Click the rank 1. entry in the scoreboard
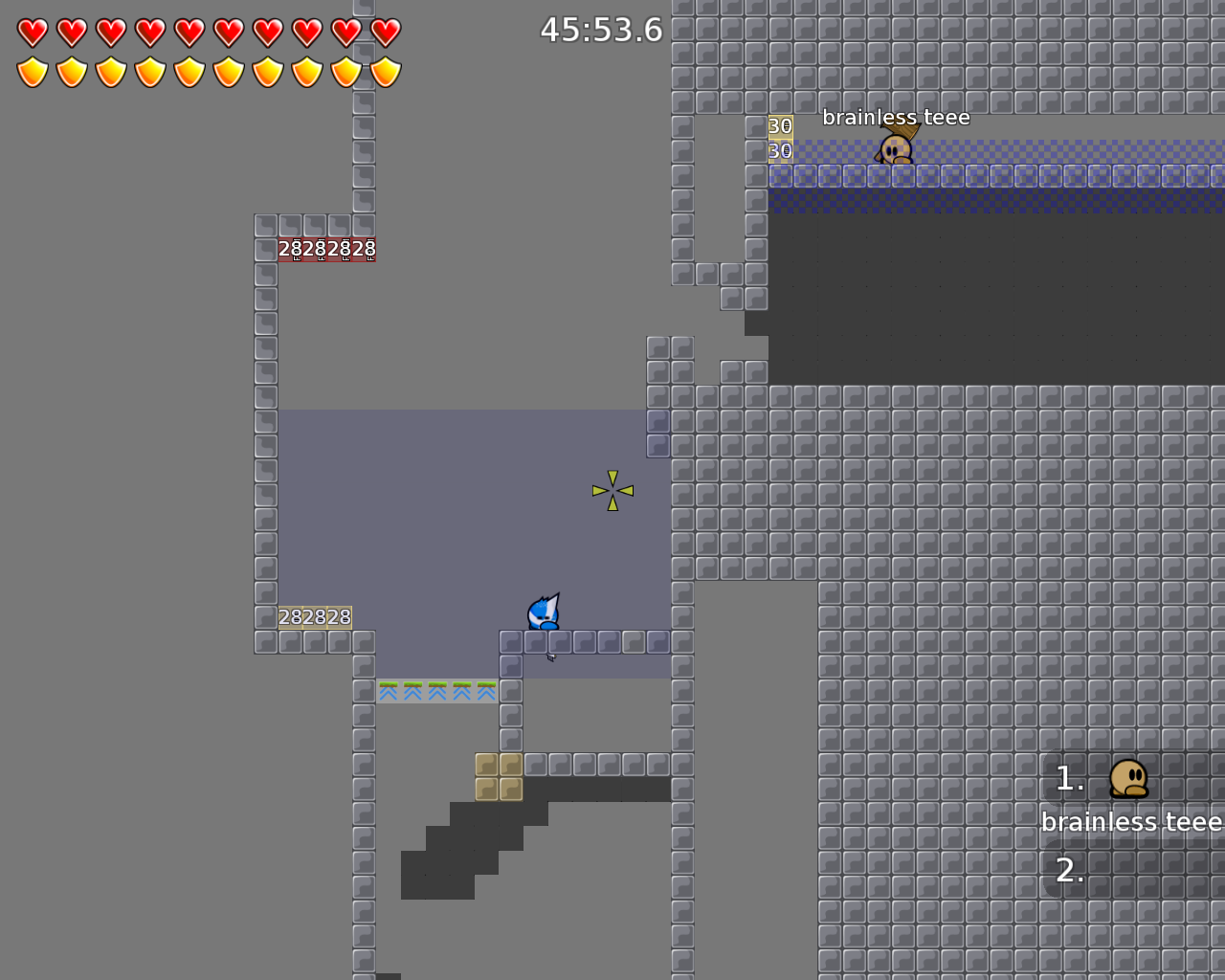Screen dimensions: 1225x980 1069,778
